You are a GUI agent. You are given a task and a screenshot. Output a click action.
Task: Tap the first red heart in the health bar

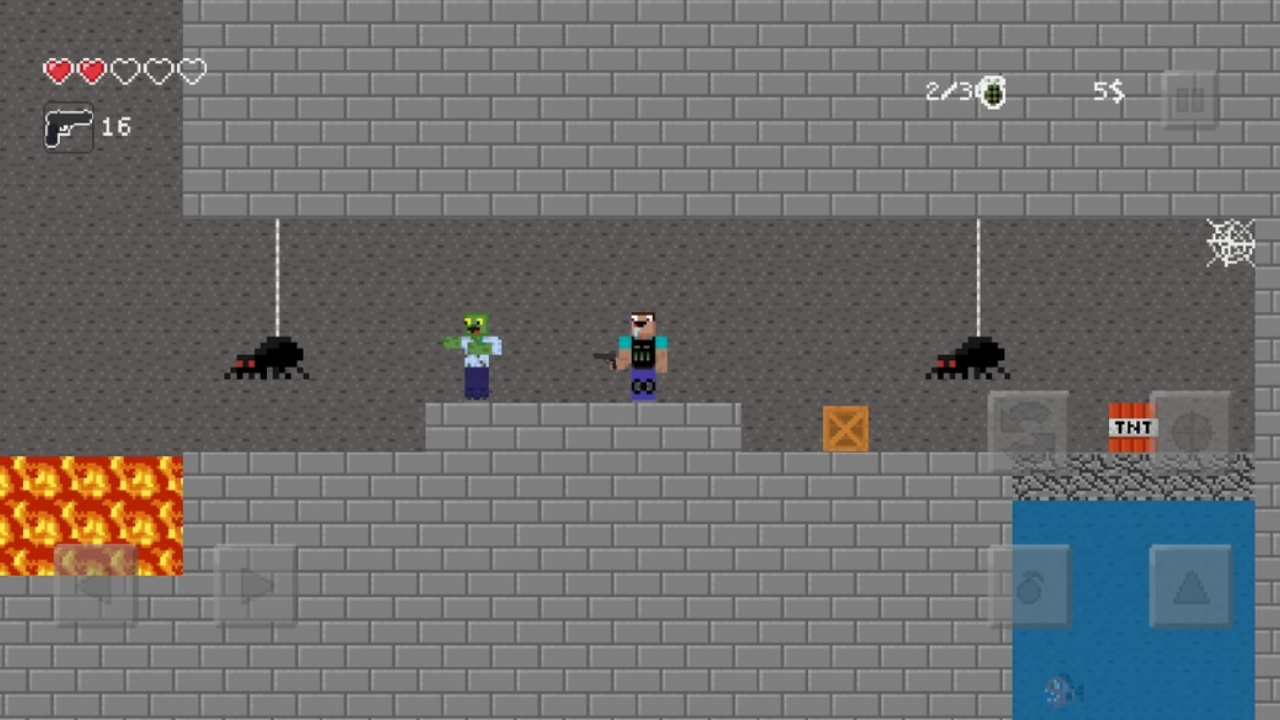click(x=58, y=70)
